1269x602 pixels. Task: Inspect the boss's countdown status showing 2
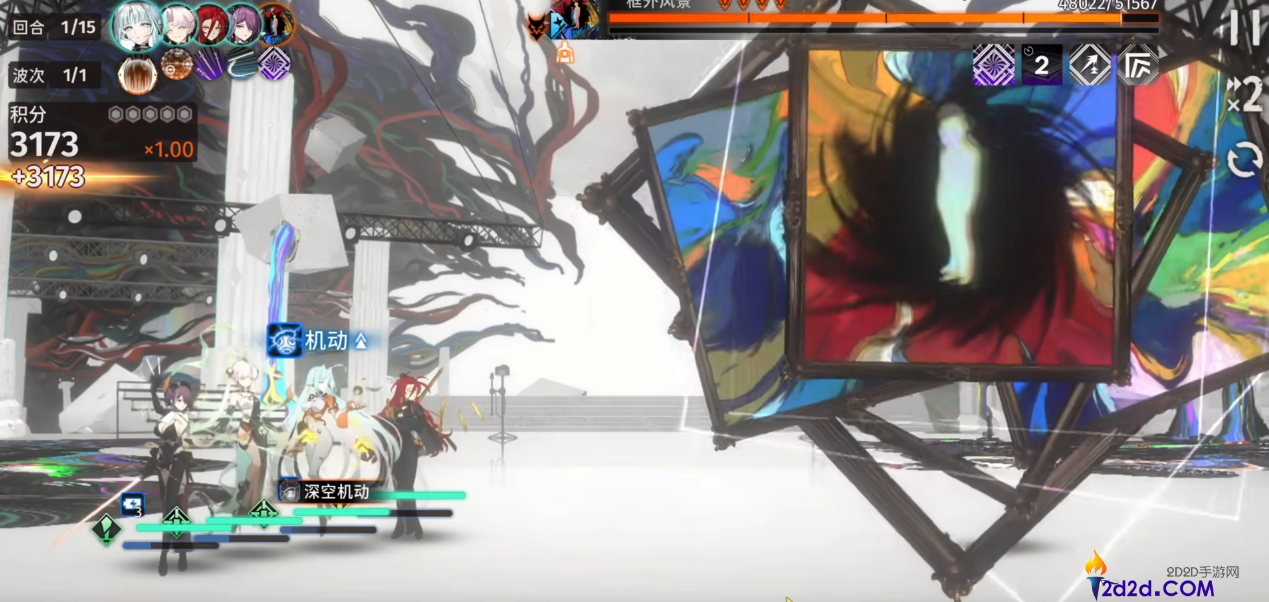coord(1041,65)
